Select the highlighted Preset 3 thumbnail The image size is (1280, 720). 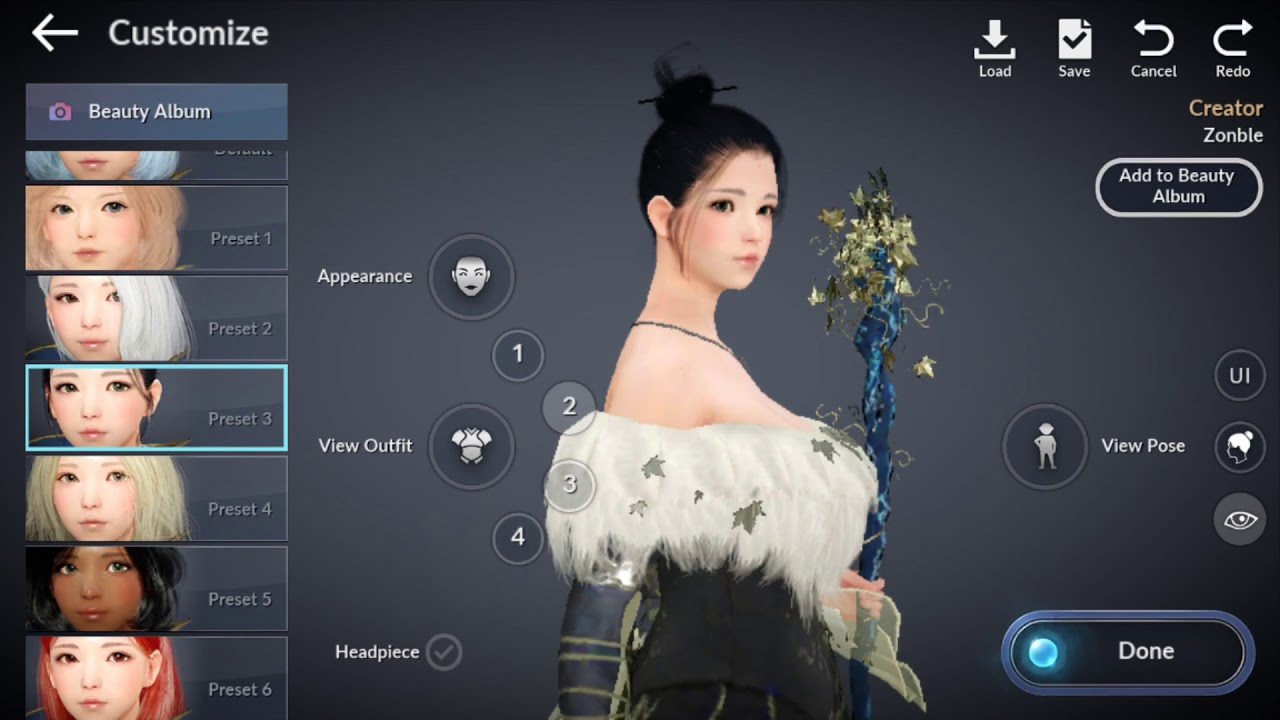(x=156, y=408)
